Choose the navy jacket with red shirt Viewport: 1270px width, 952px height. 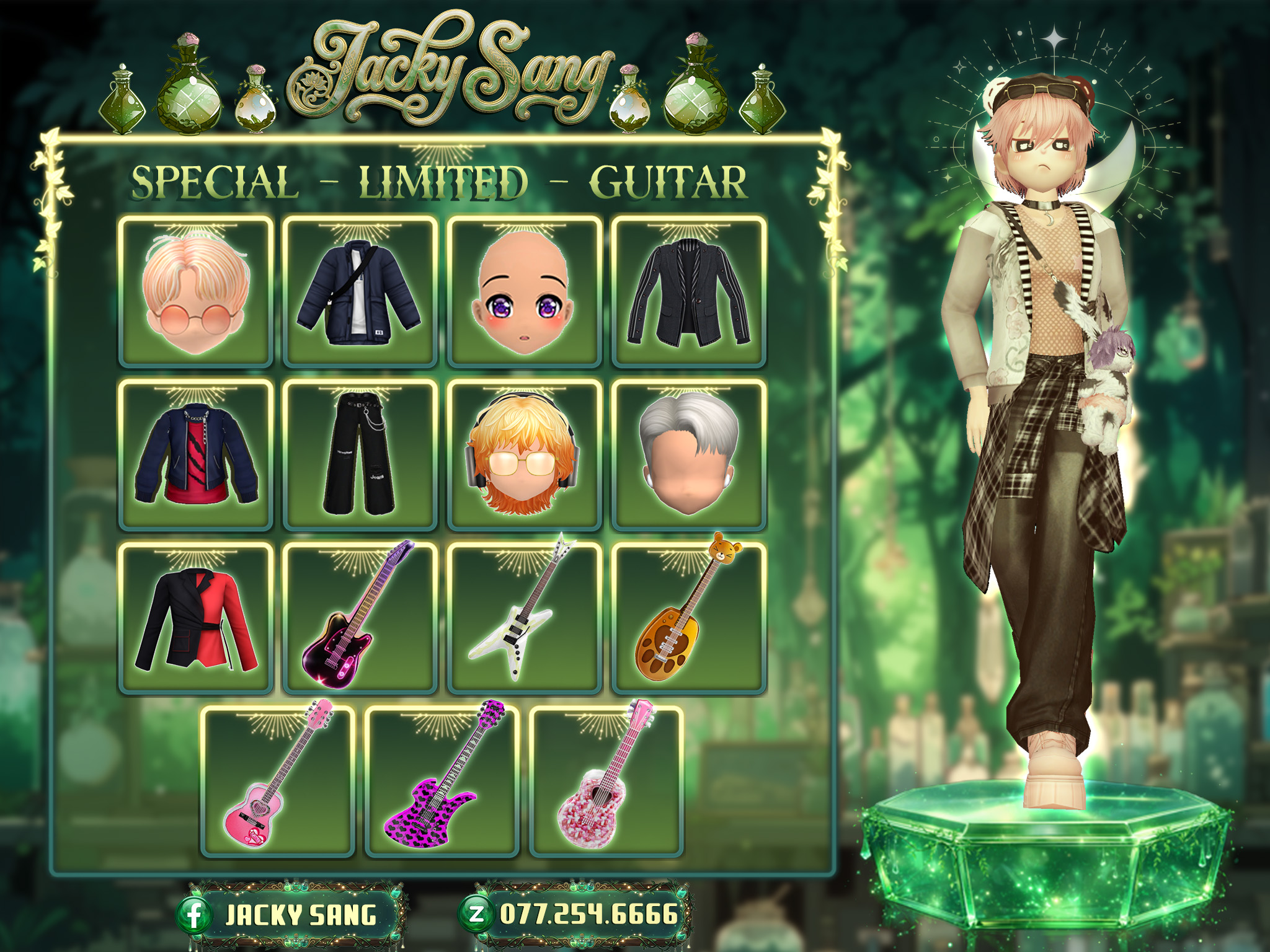click(195, 456)
